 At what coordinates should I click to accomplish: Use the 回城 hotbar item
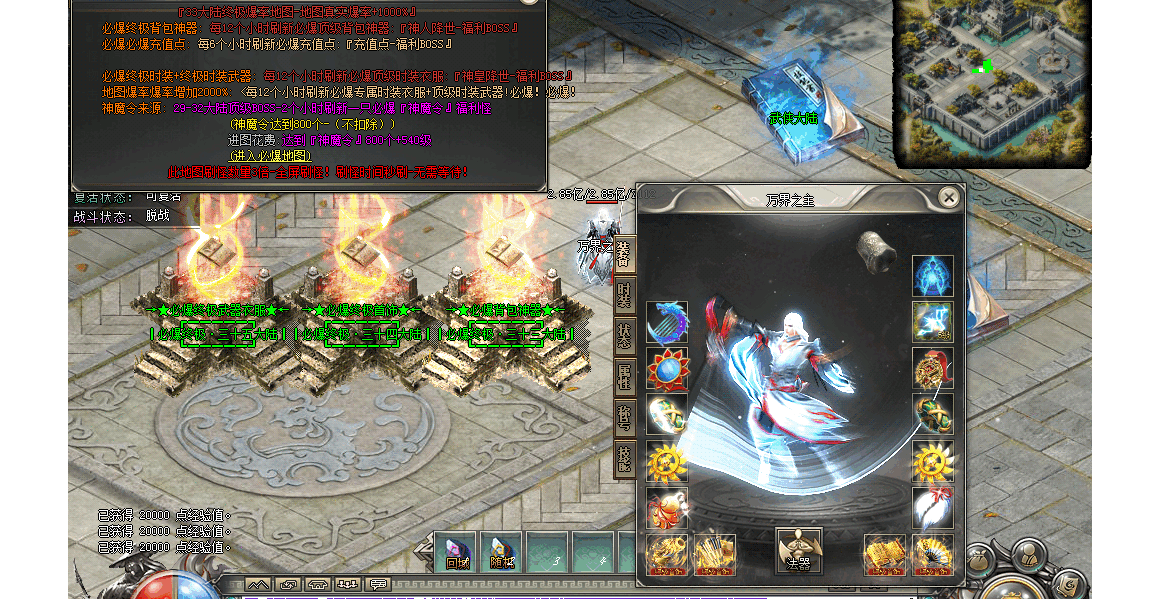tap(457, 552)
